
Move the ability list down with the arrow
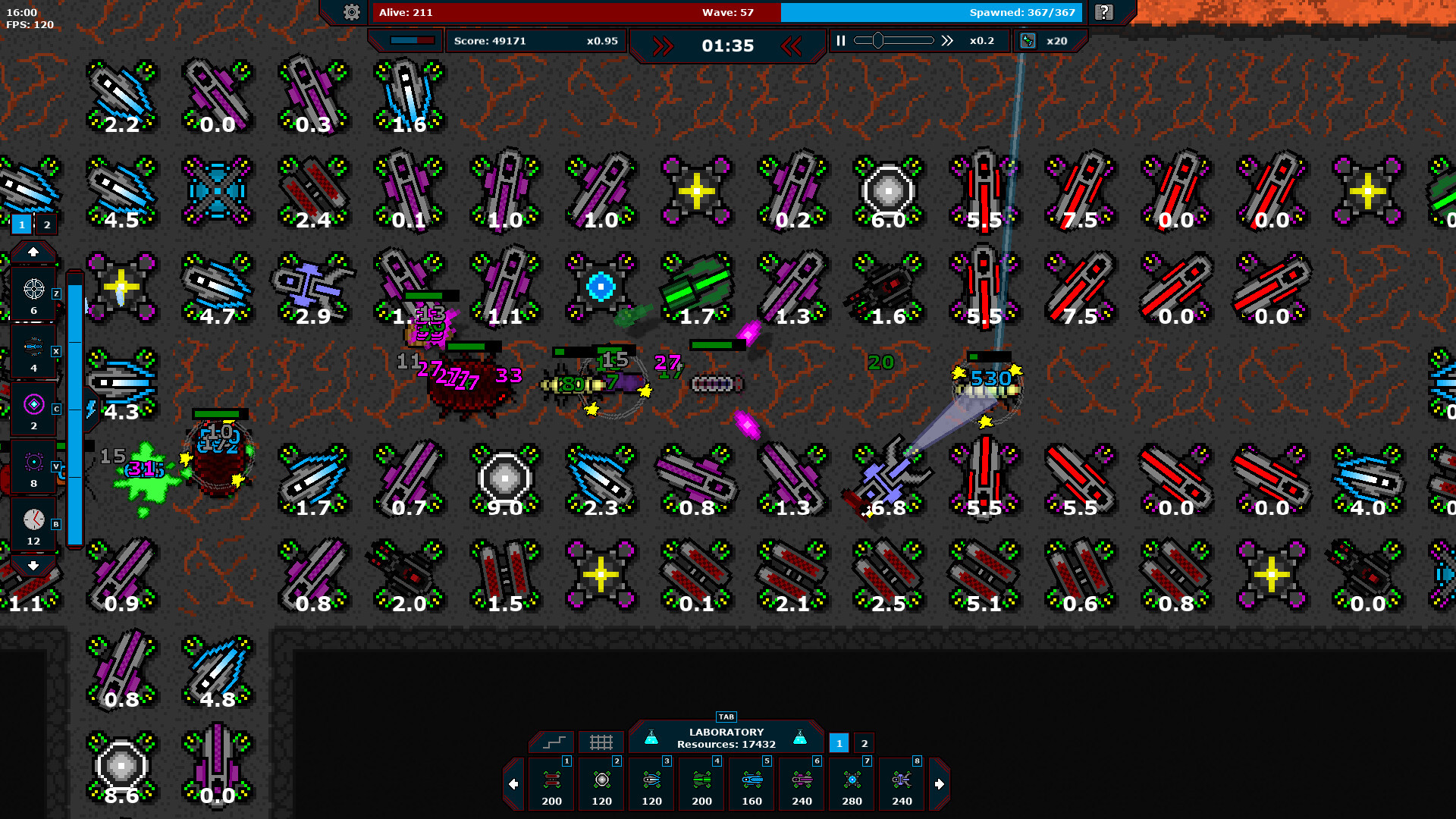click(33, 566)
